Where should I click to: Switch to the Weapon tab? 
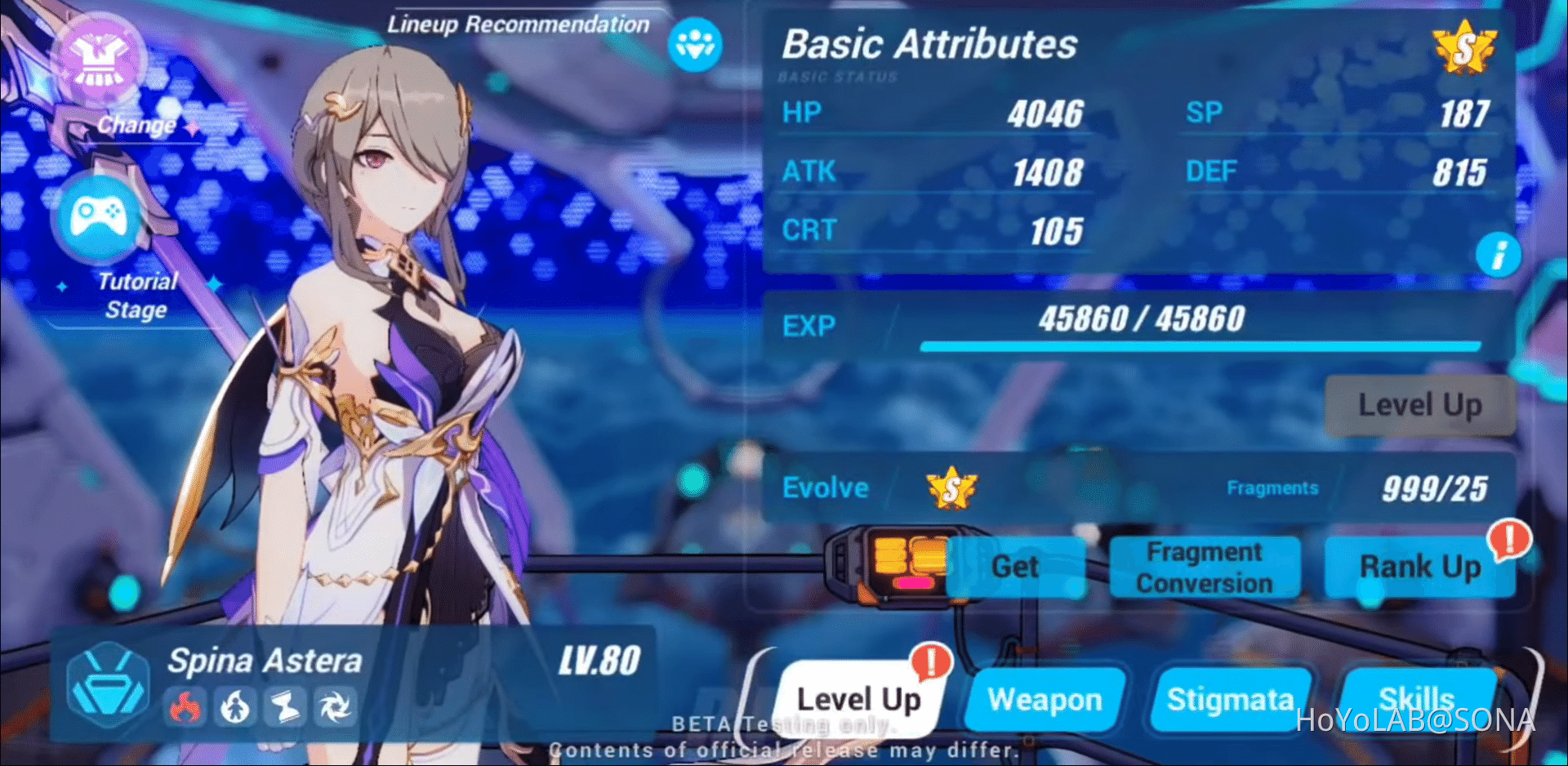(1045, 700)
